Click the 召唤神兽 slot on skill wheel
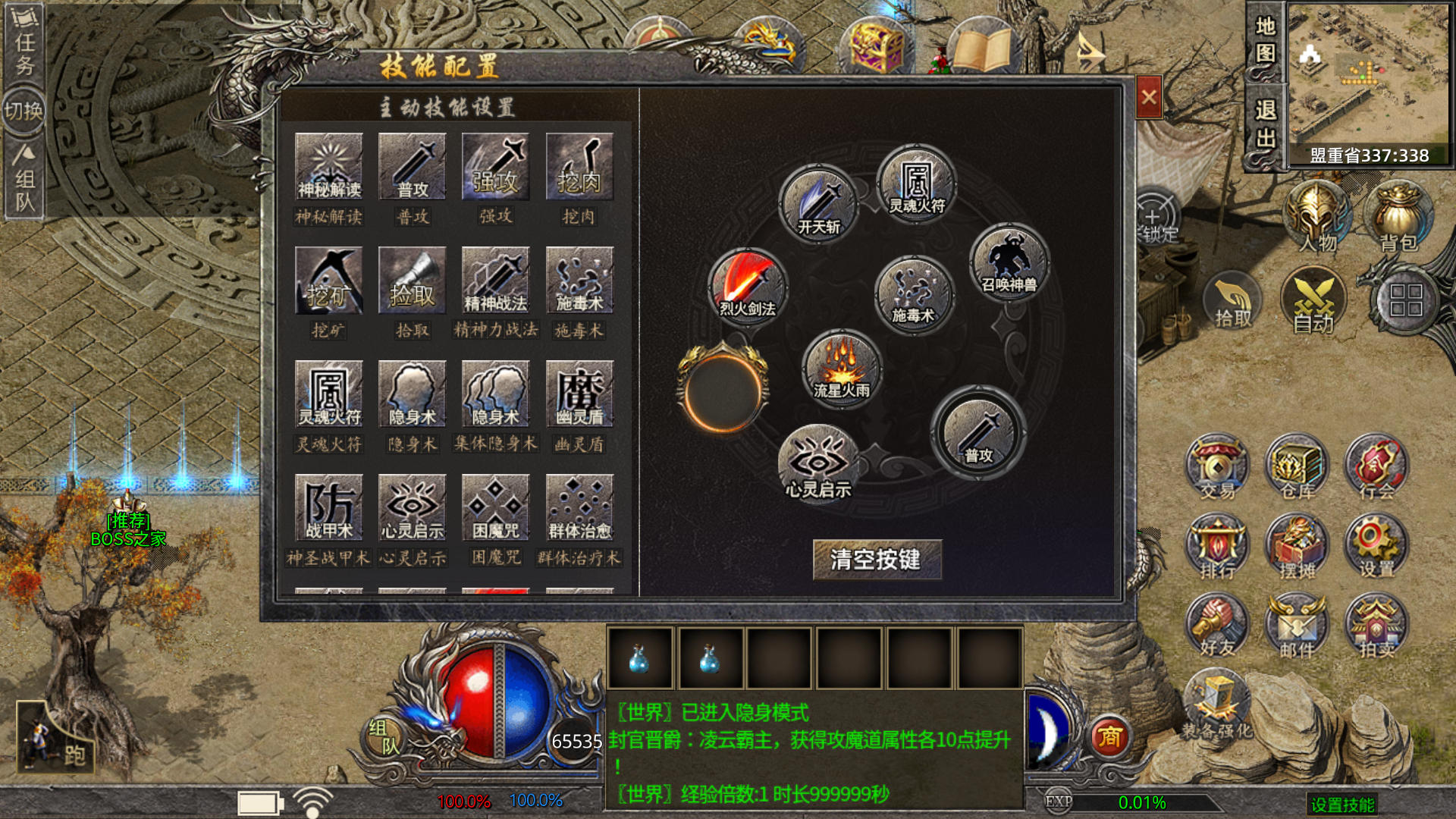Viewport: 1456px width, 819px height. tap(1009, 262)
